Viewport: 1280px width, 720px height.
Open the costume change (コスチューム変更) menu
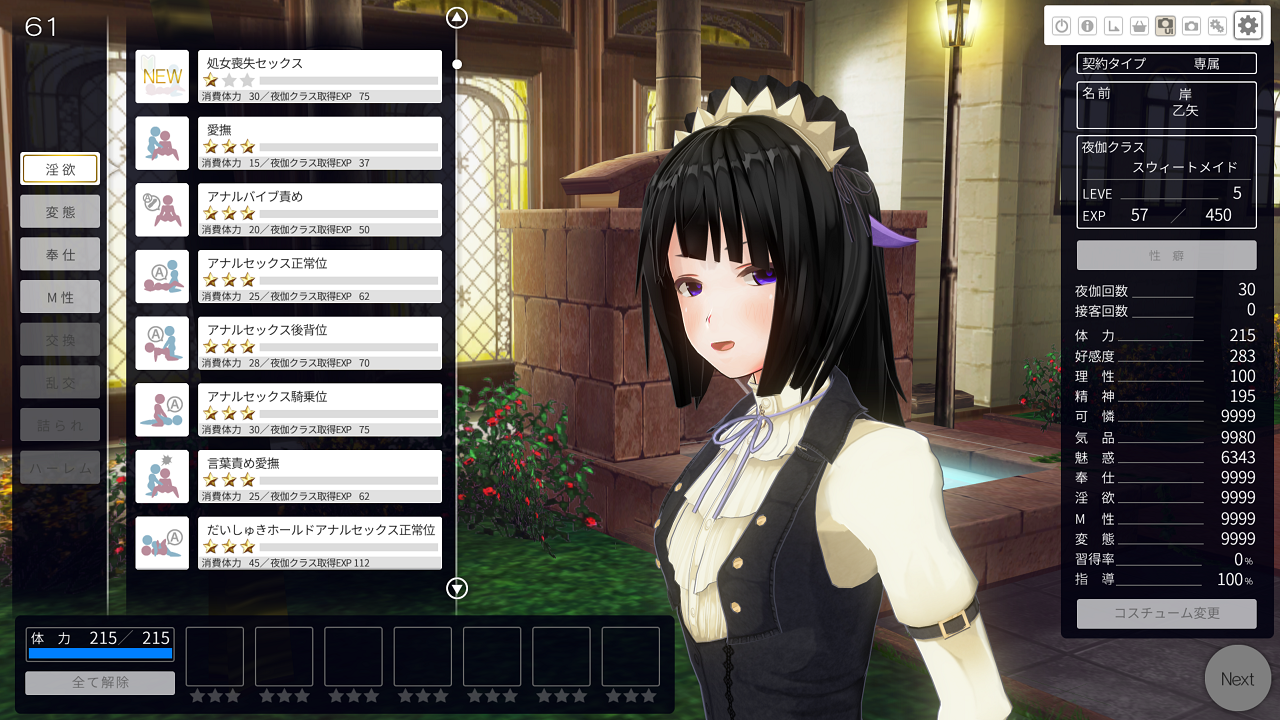click(1166, 613)
